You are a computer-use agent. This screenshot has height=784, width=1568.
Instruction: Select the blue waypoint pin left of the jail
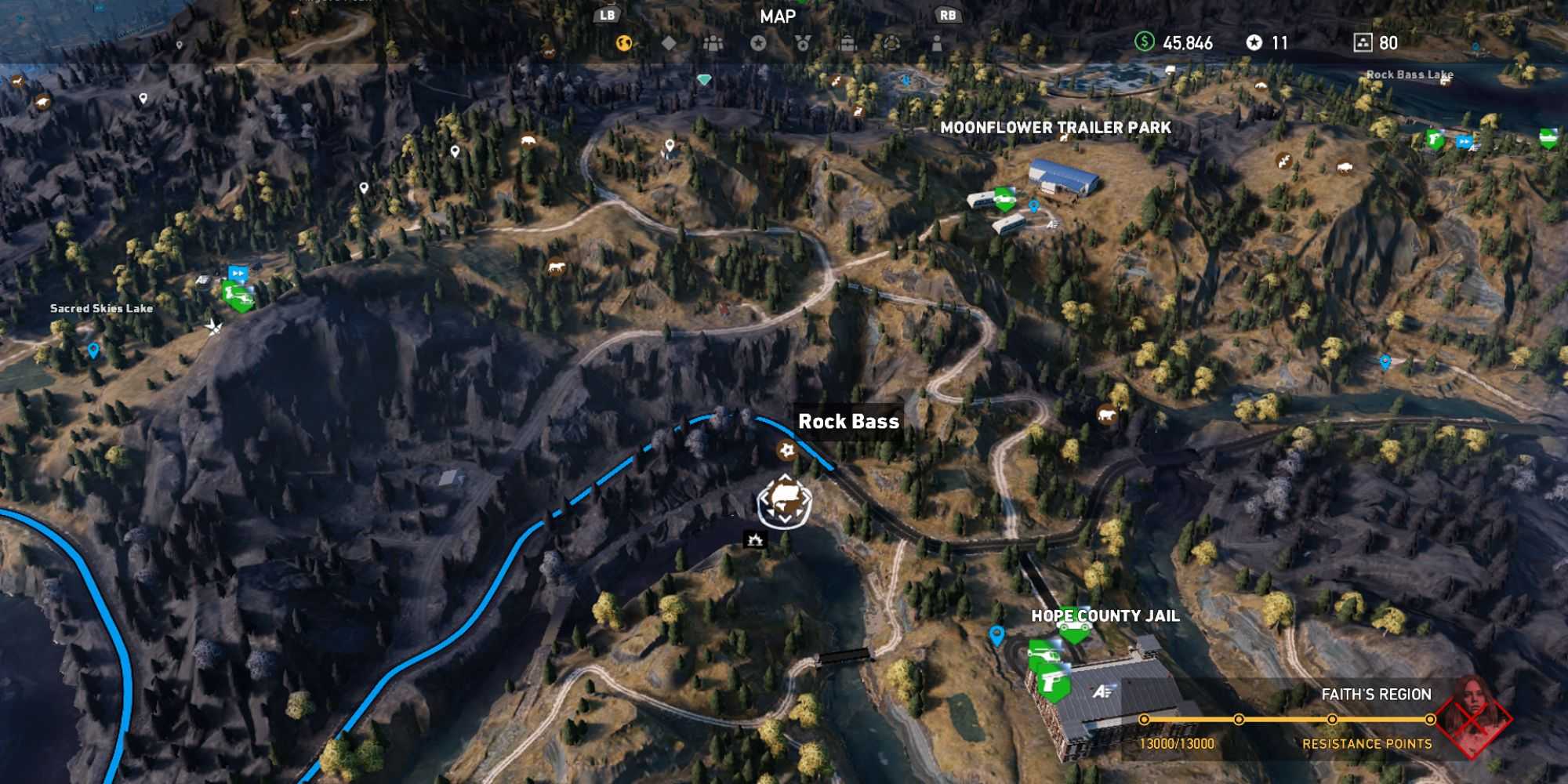pos(996,634)
